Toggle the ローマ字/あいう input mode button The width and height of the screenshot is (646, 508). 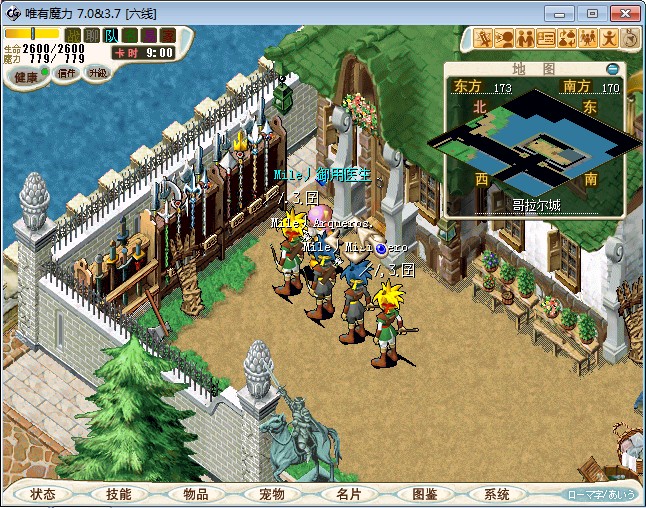coord(601,494)
